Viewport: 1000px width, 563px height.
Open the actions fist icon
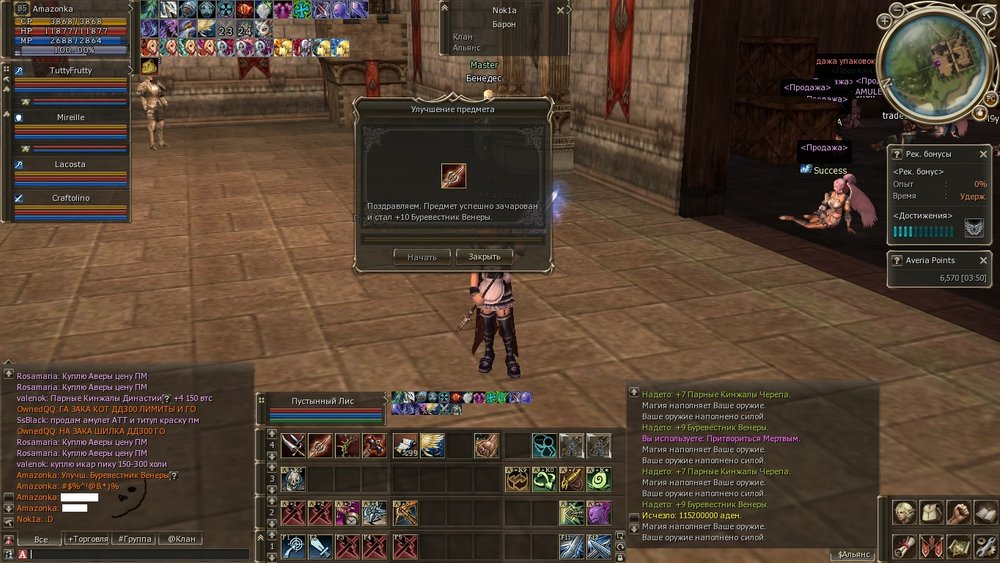point(958,512)
